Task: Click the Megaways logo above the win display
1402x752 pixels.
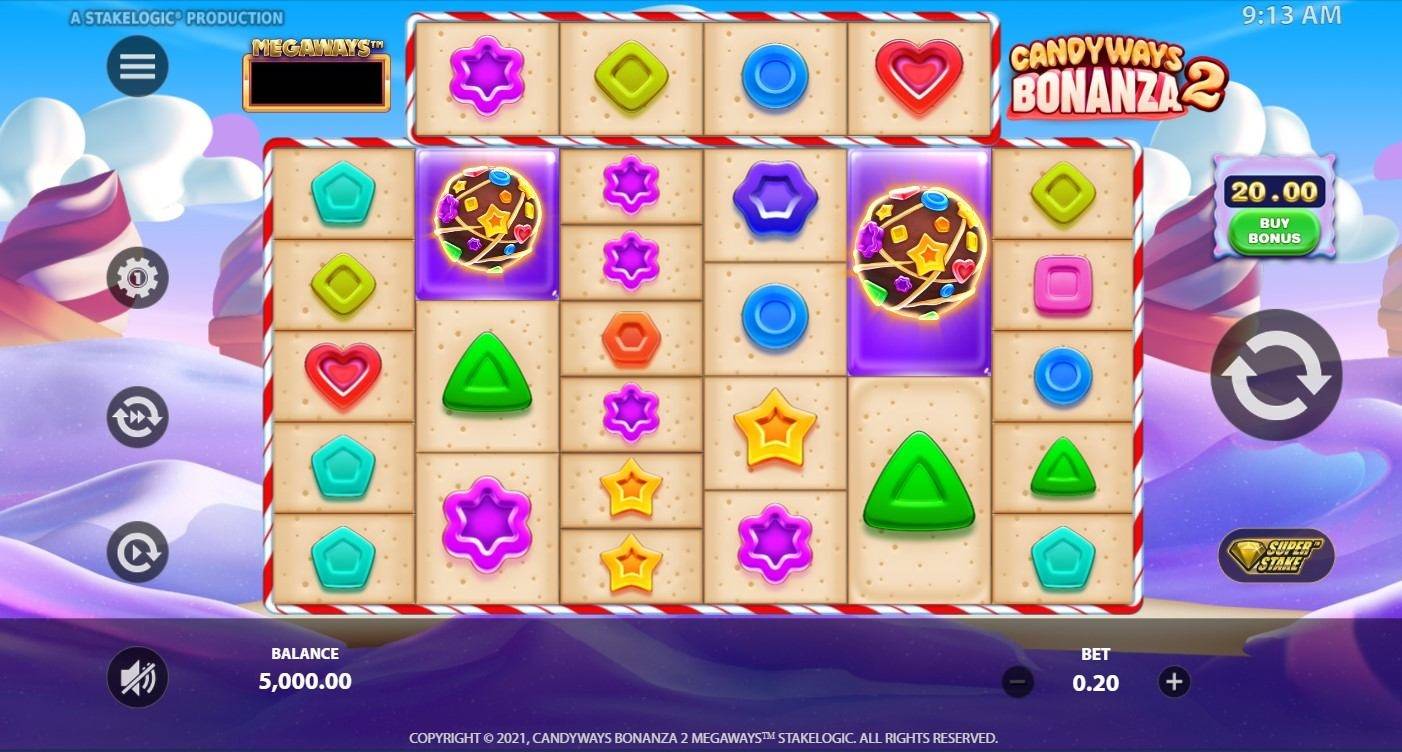Action: [316, 48]
